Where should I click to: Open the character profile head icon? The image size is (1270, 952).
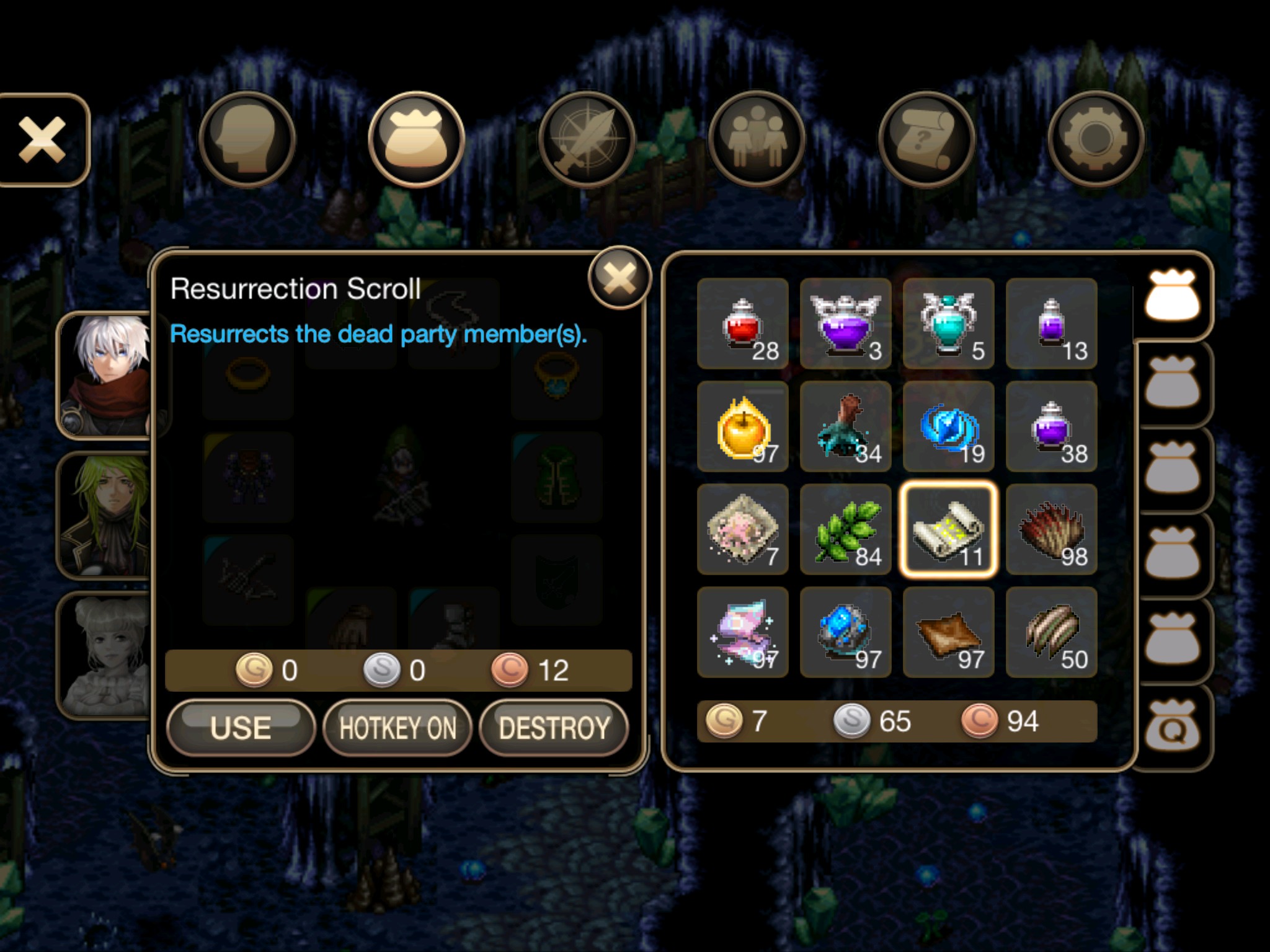(247, 139)
